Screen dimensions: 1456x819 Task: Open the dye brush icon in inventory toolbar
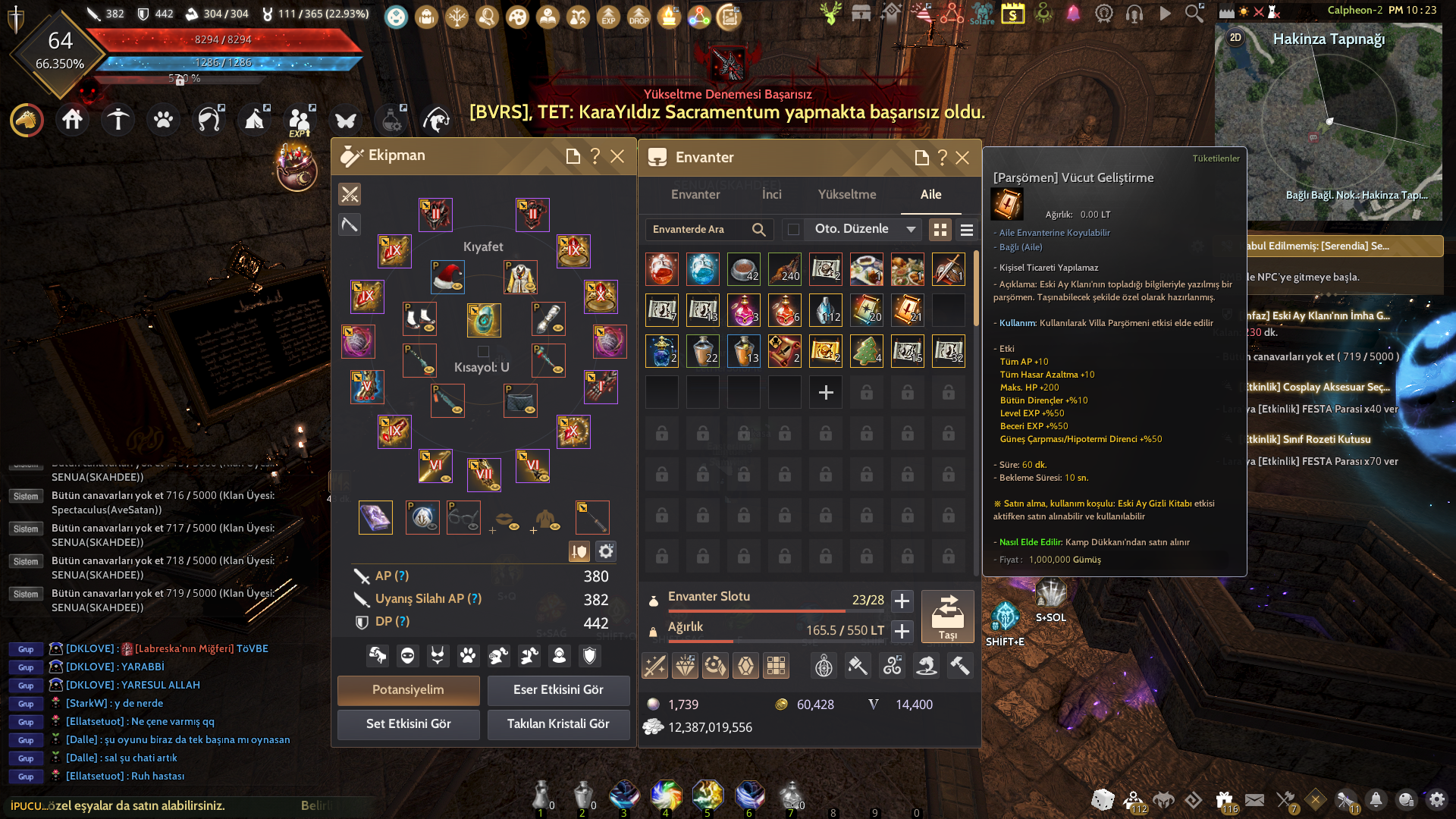click(x=858, y=666)
